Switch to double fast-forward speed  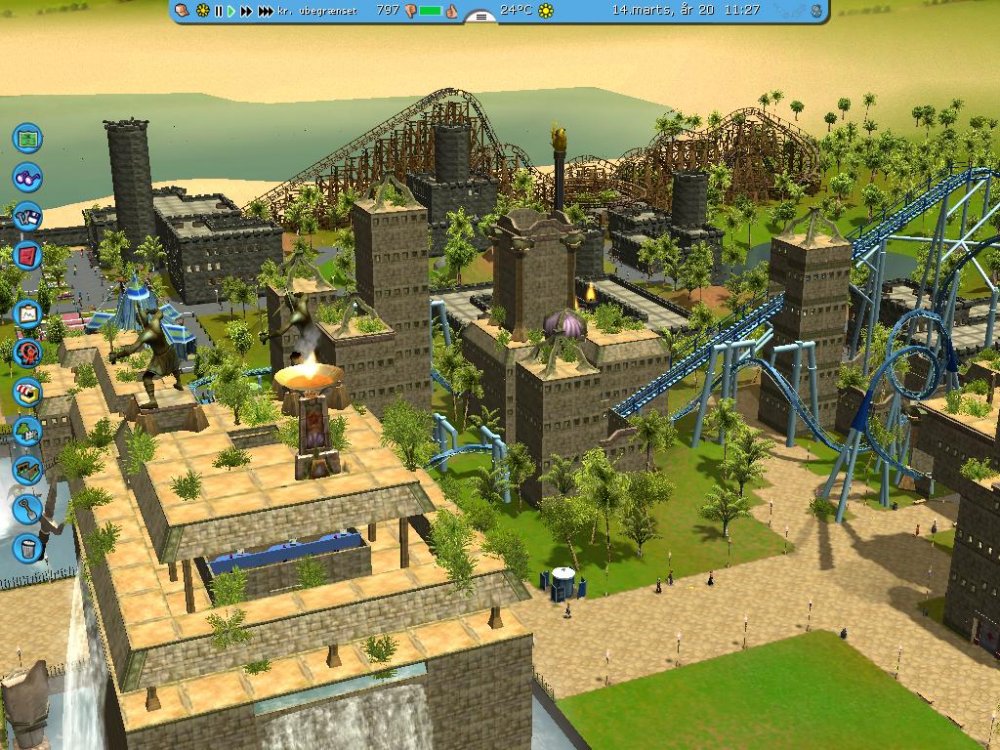click(246, 11)
